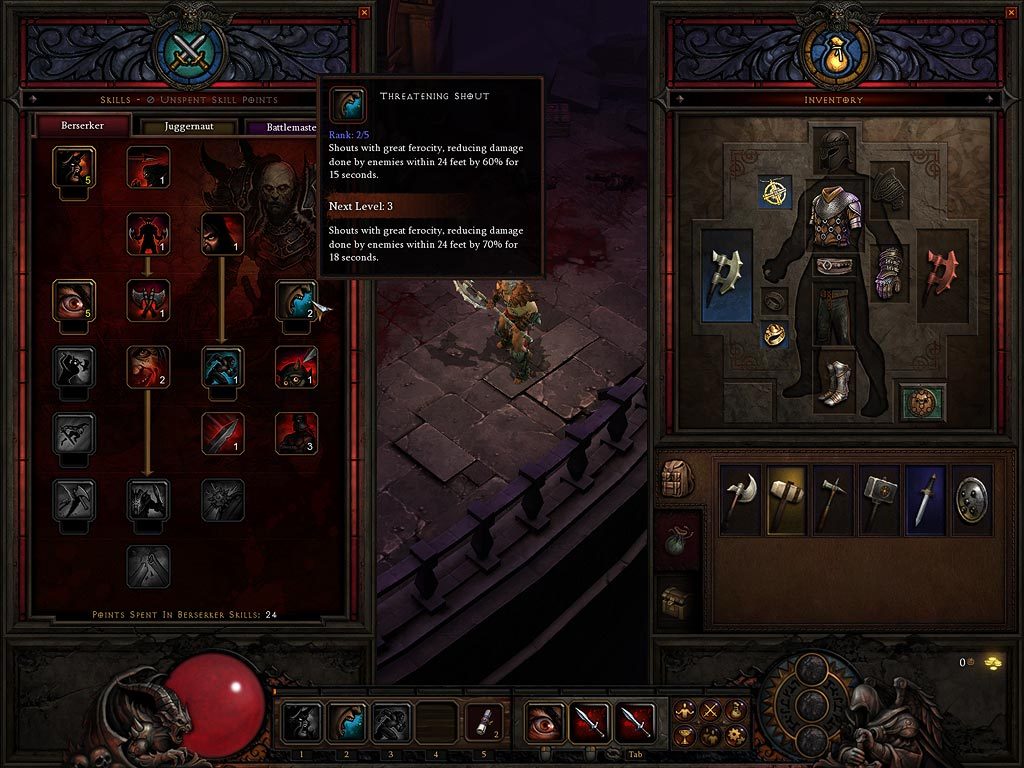1024x768 pixels.
Task: Open the backpack bag tab
Action: pos(678,479)
